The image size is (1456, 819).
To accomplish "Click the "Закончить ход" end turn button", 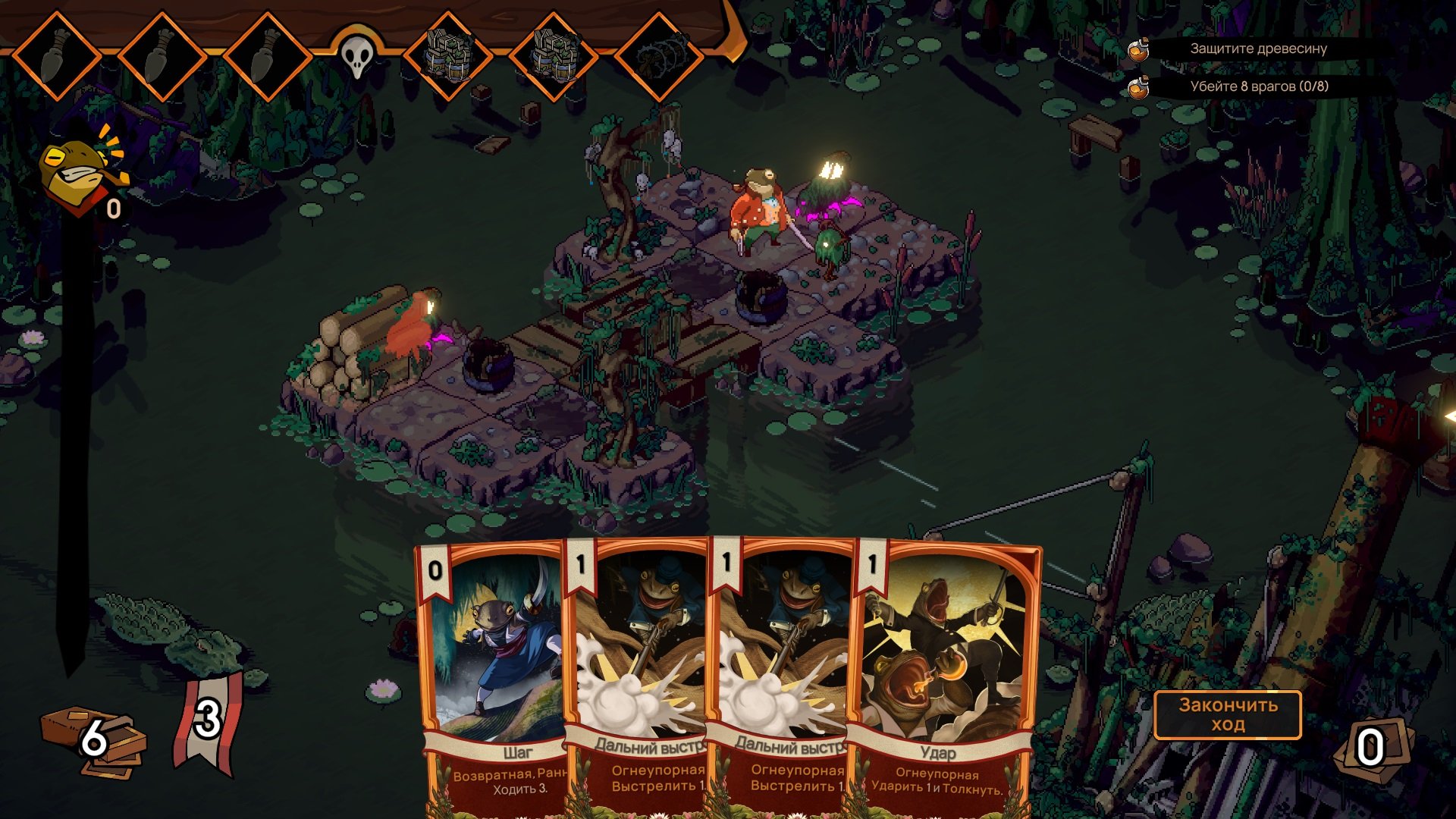I will 1227,714.
